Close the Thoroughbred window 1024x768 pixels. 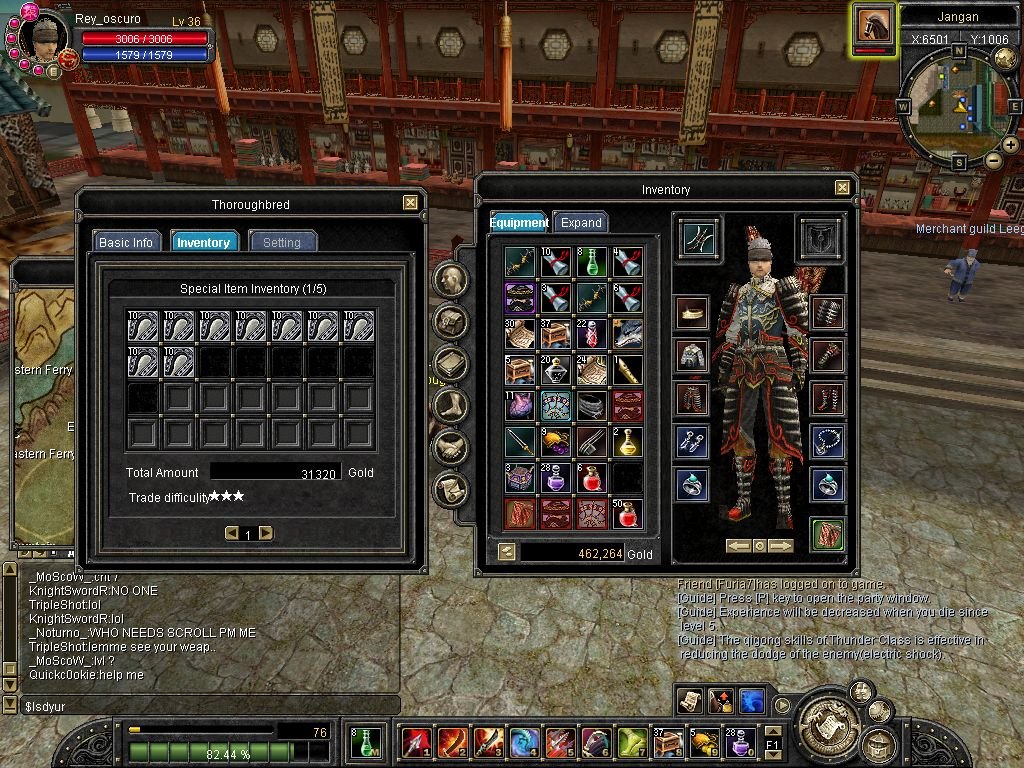[410, 203]
